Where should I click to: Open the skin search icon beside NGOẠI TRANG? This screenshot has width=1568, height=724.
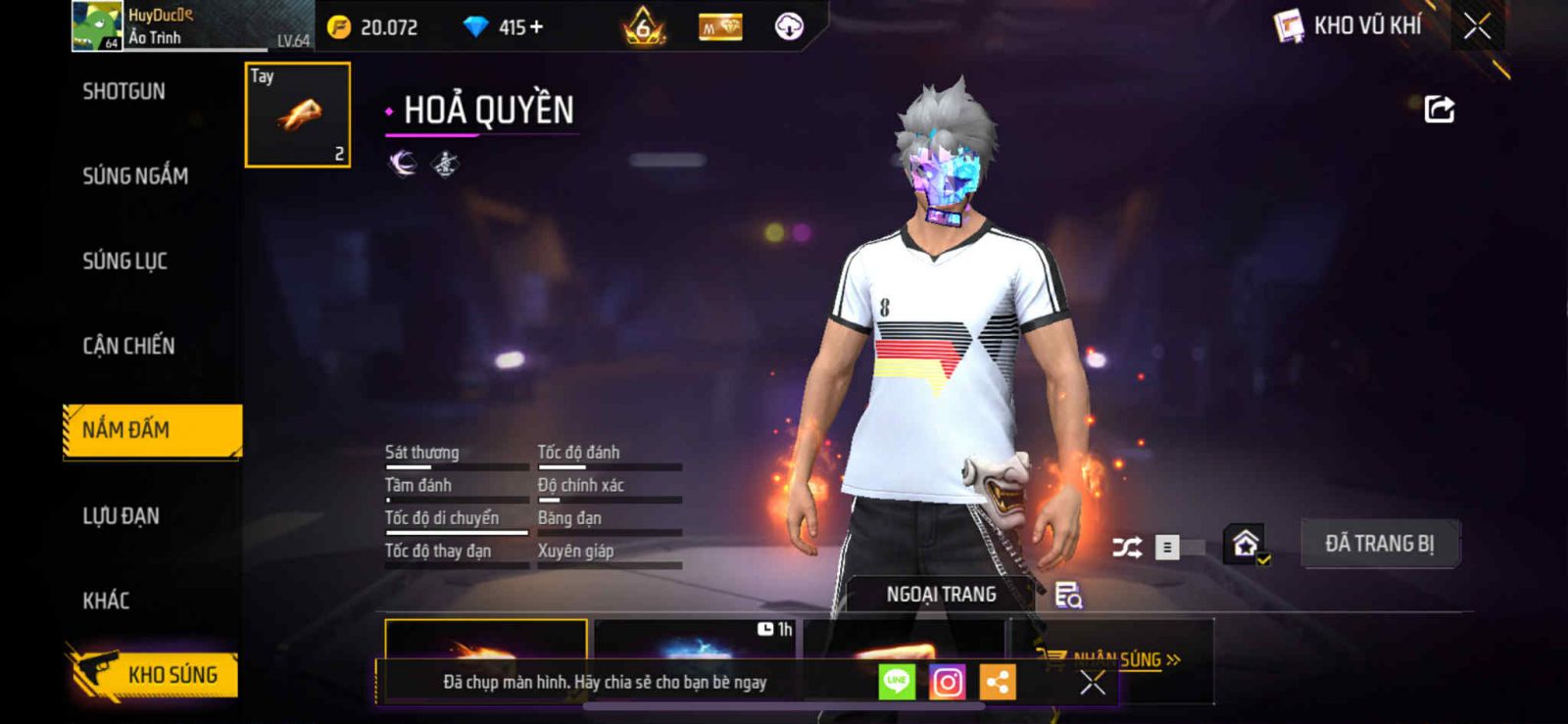point(1068,595)
